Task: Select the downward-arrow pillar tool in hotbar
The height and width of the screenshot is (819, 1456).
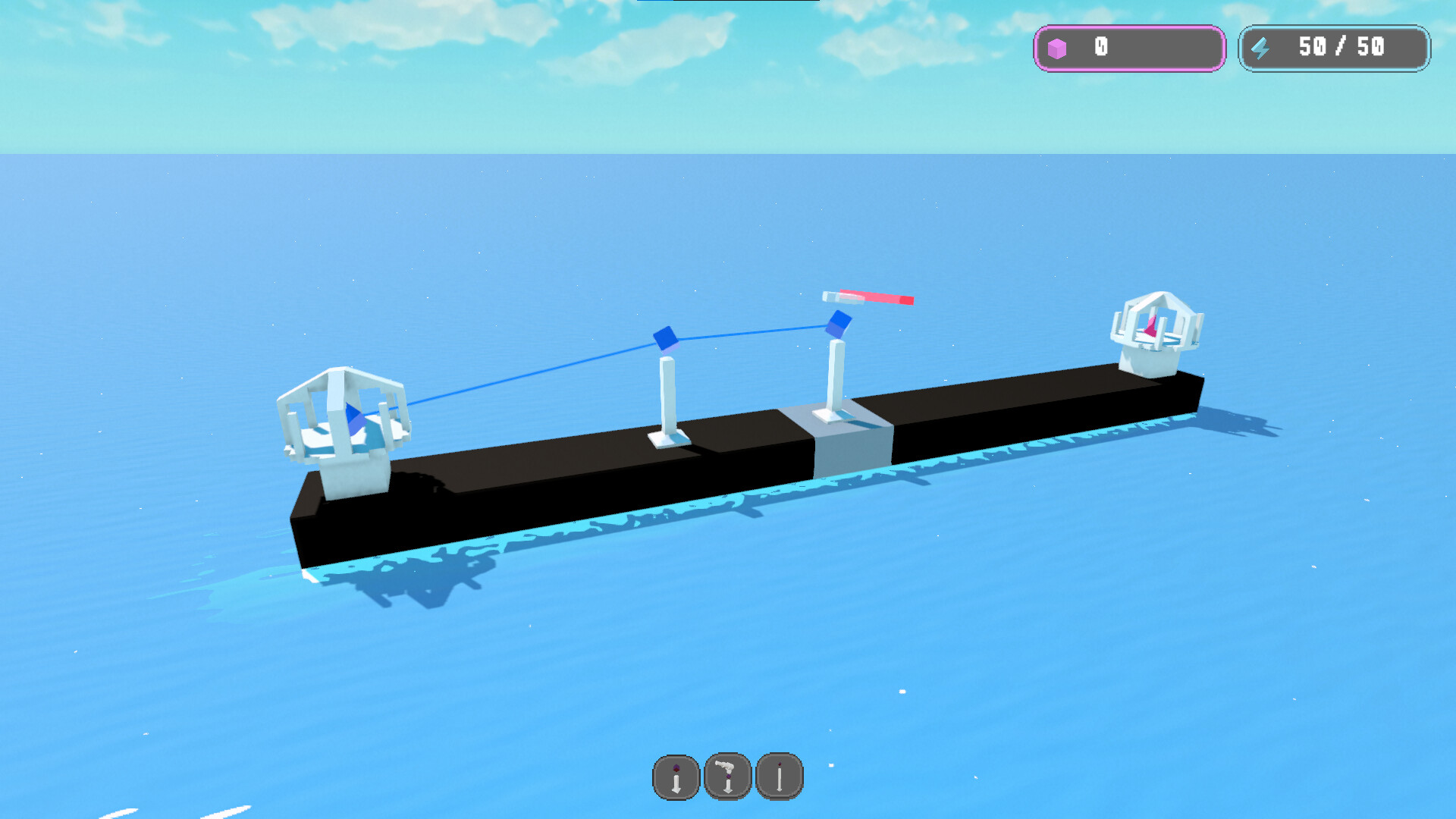Action: tap(675, 776)
